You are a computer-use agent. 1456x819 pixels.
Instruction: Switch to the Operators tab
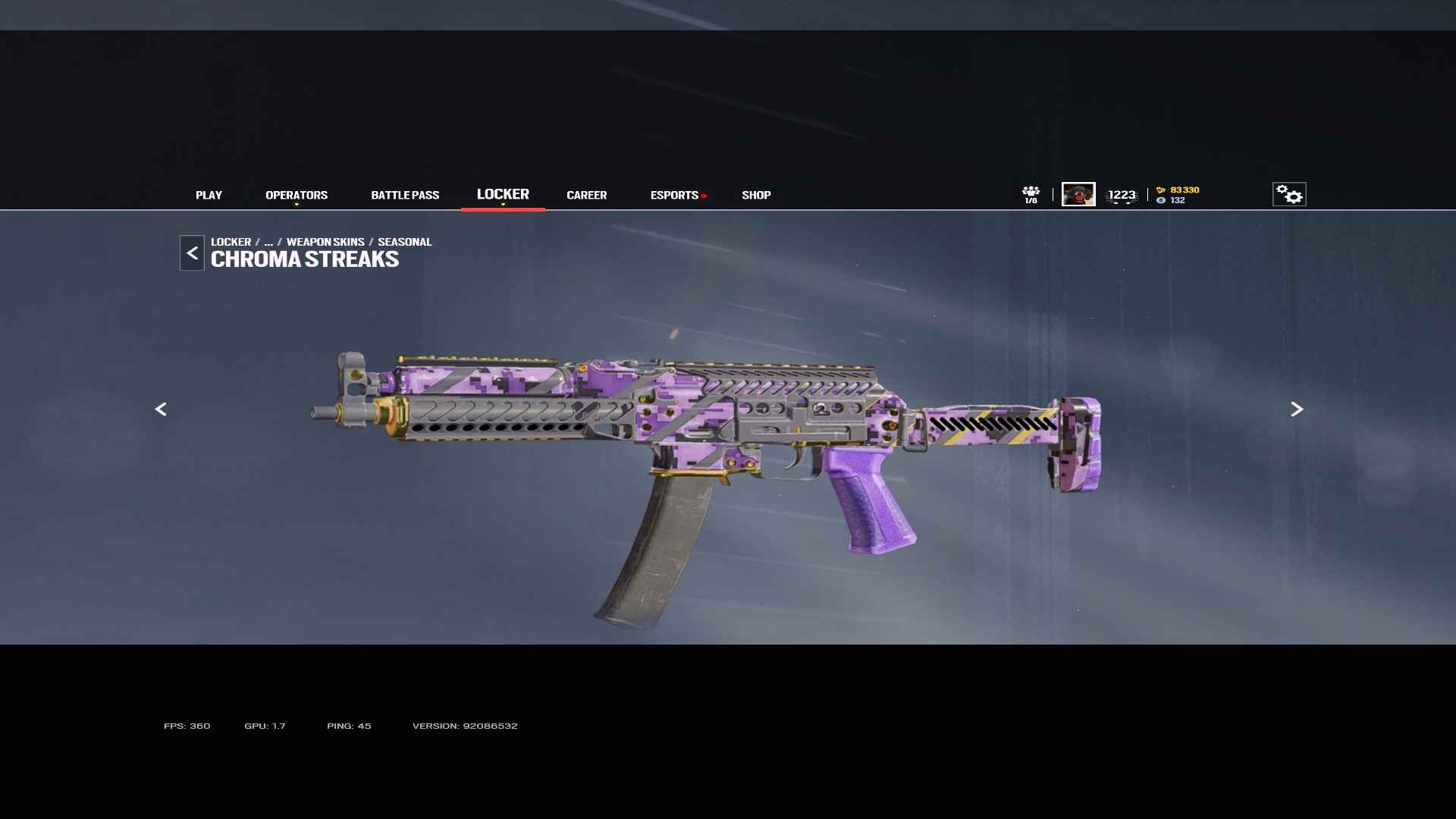(x=297, y=196)
